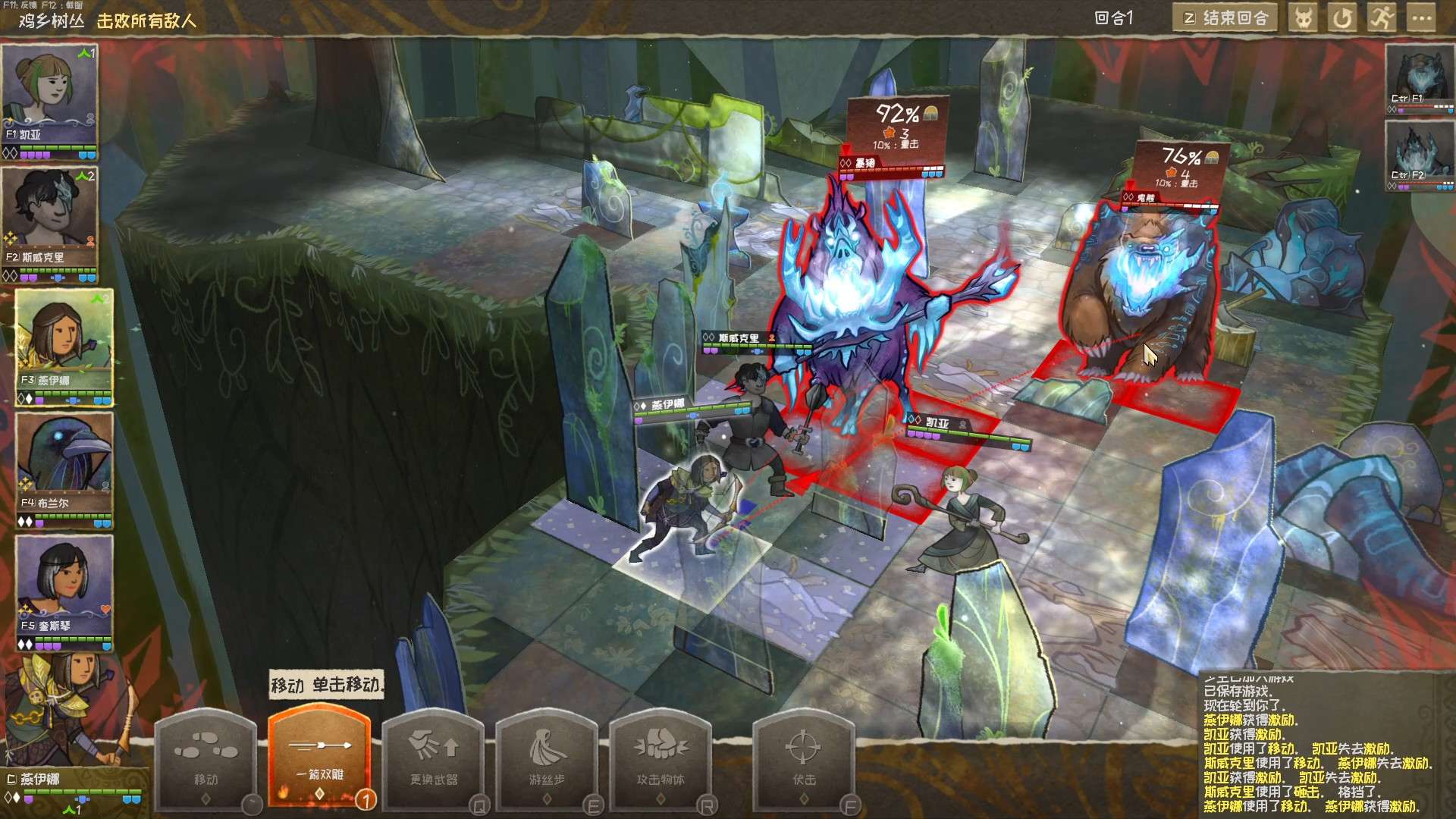Select the 攻击物体 attack object ability
The width and height of the screenshot is (1456, 819).
[x=661, y=758]
